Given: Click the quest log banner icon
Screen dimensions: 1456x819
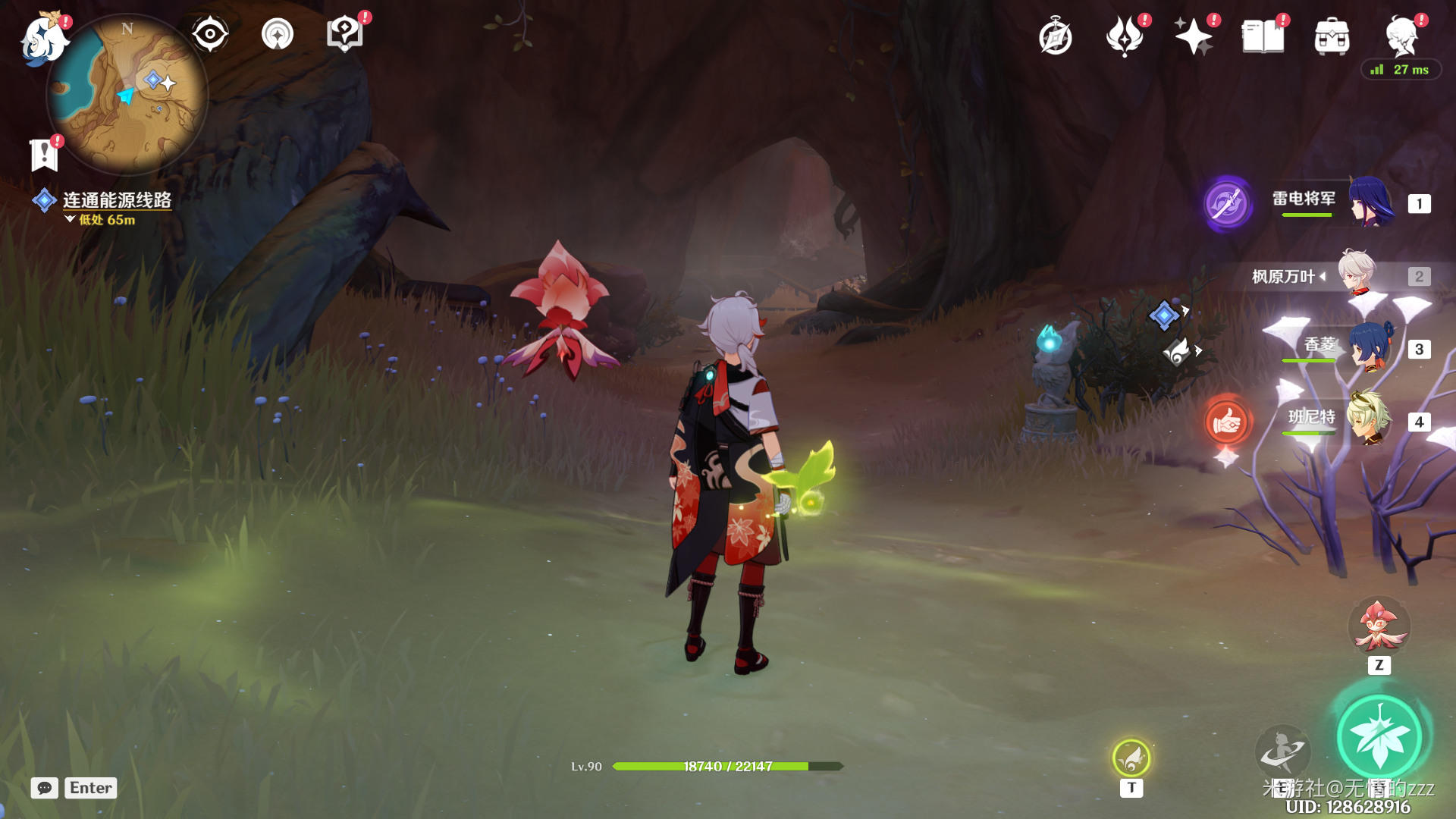Looking at the screenshot, I should coord(44,155).
